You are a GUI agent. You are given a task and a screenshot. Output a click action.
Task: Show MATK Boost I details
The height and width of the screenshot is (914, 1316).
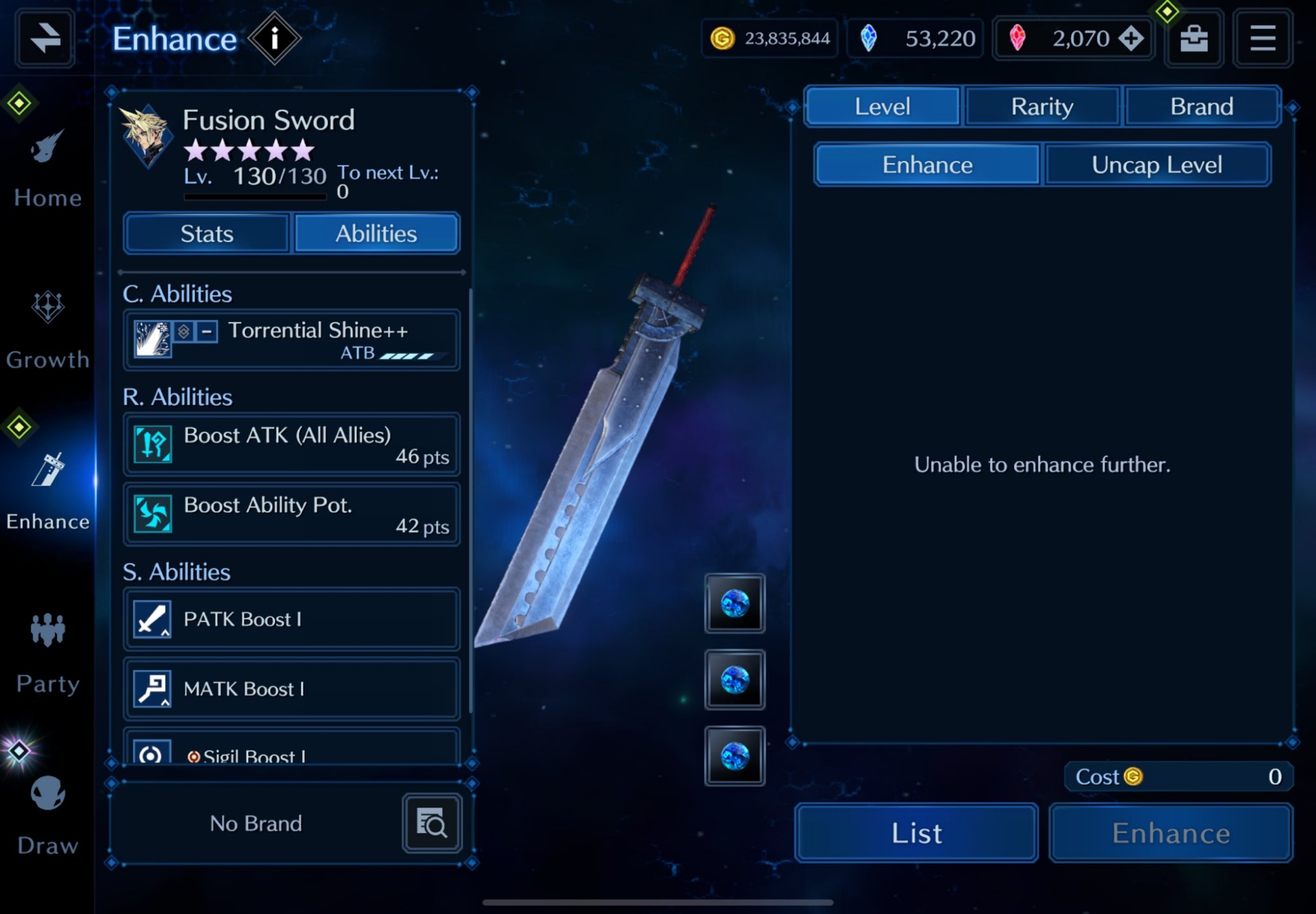click(291, 688)
